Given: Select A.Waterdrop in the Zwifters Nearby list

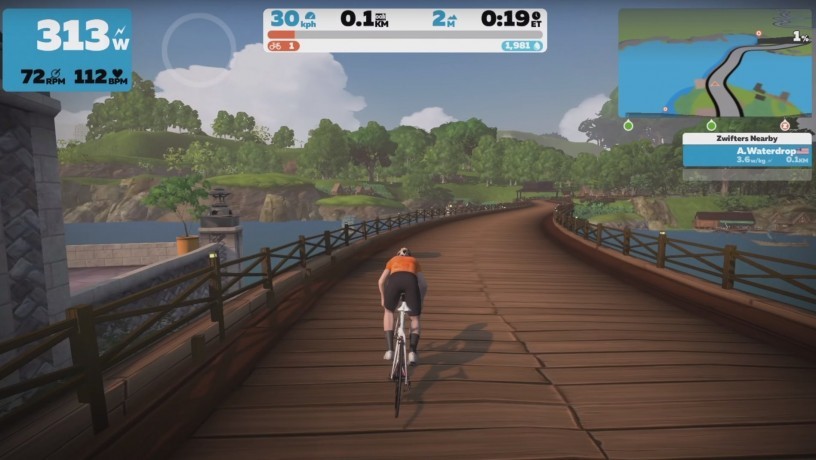Looking at the screenshot, I should tap(747, 155).
